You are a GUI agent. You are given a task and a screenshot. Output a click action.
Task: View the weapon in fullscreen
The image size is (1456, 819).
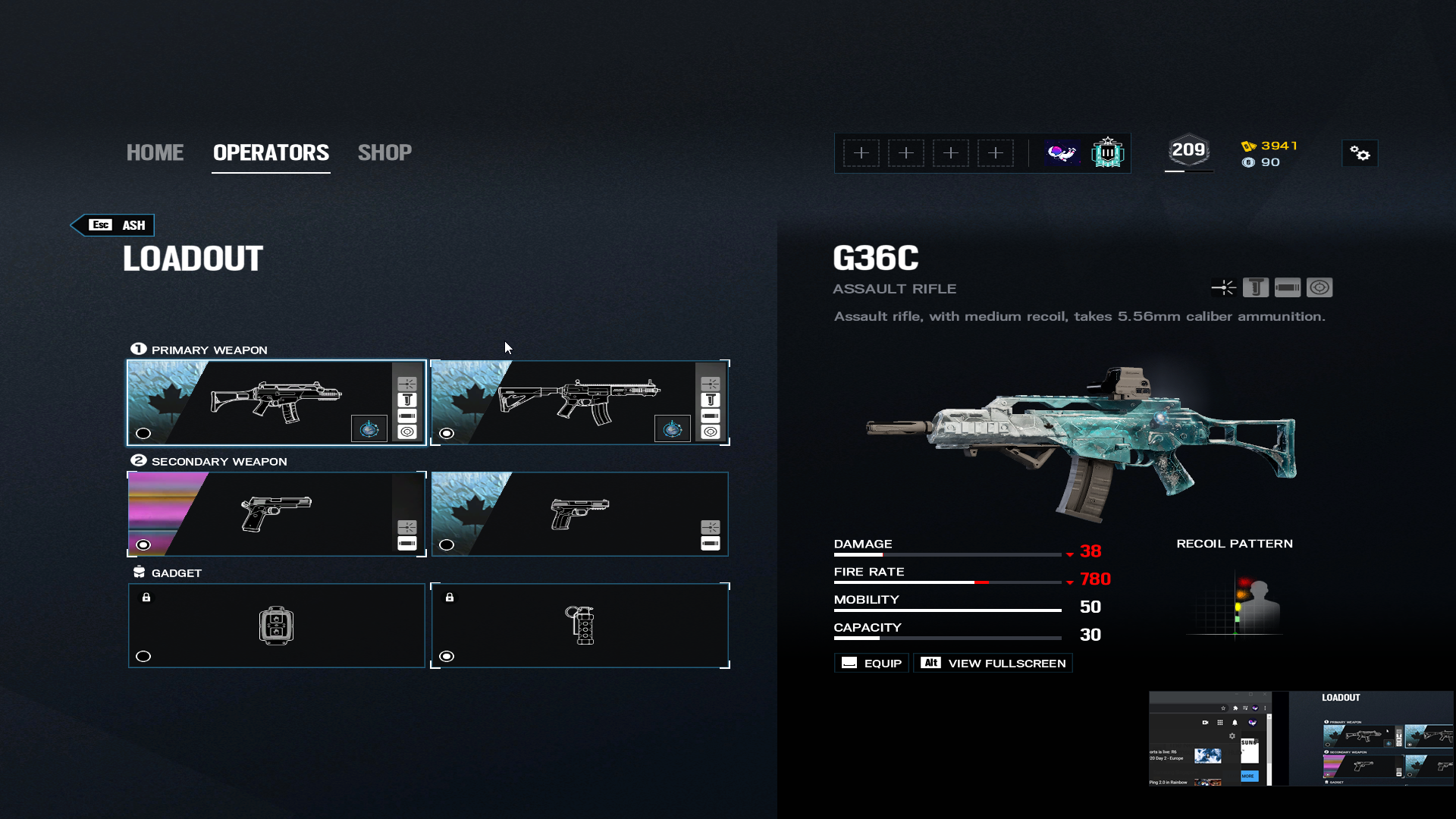point(993,664)
